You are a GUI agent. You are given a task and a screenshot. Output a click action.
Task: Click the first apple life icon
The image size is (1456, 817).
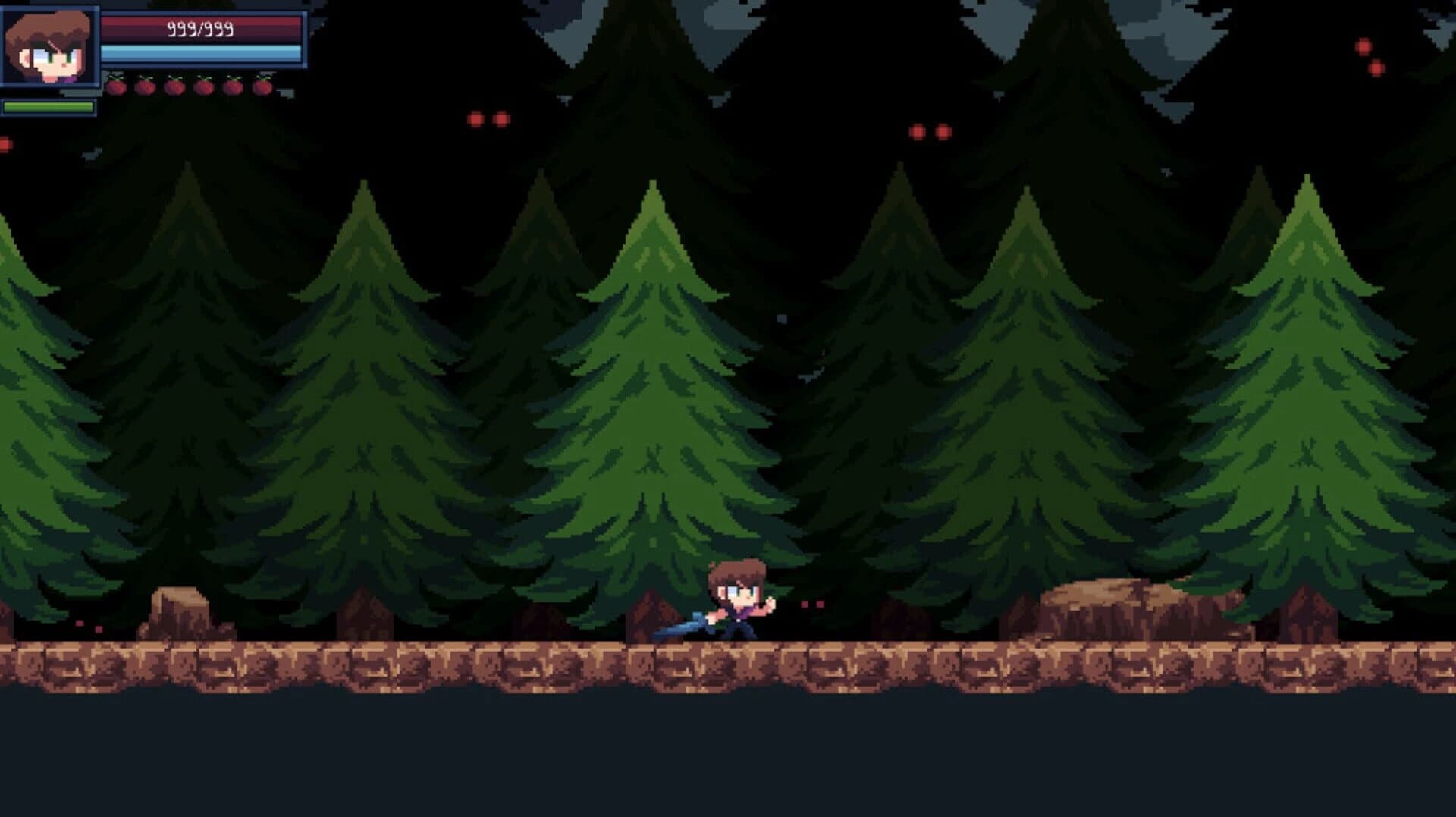coord(116,86)
